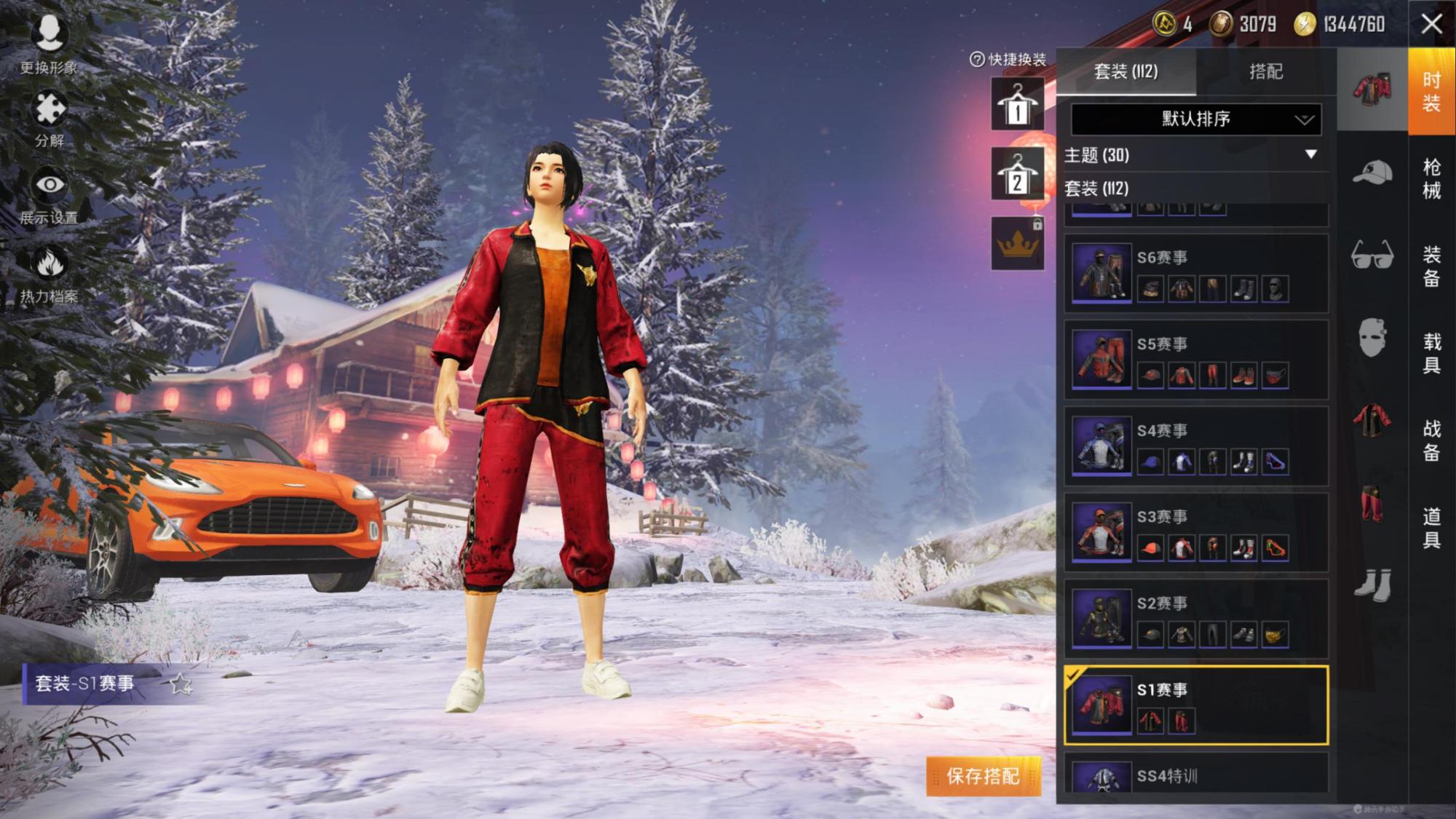Viewport: 1456px width, 819px height.
Task: Select quick outfit hanger slot 2
Action: [1017, 174]
